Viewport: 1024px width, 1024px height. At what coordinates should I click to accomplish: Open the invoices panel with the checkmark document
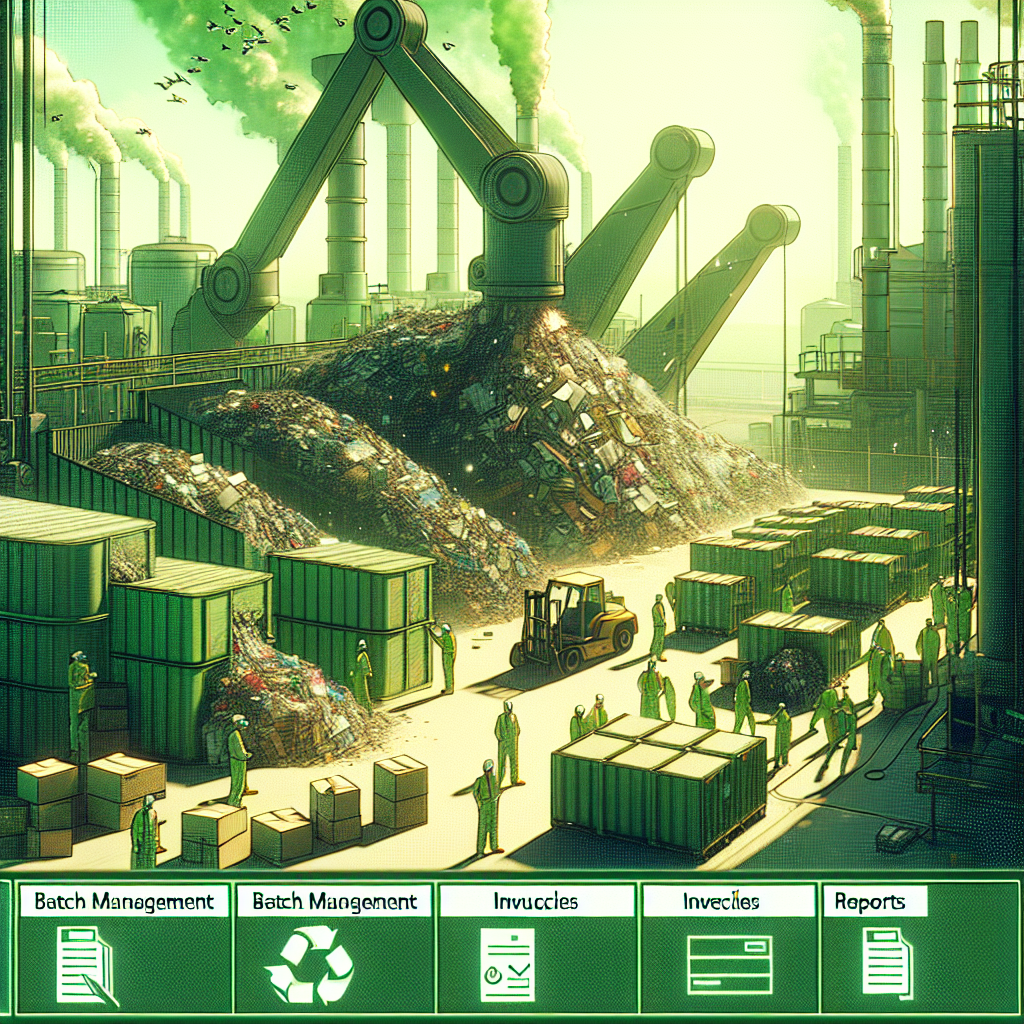(536, 947)
